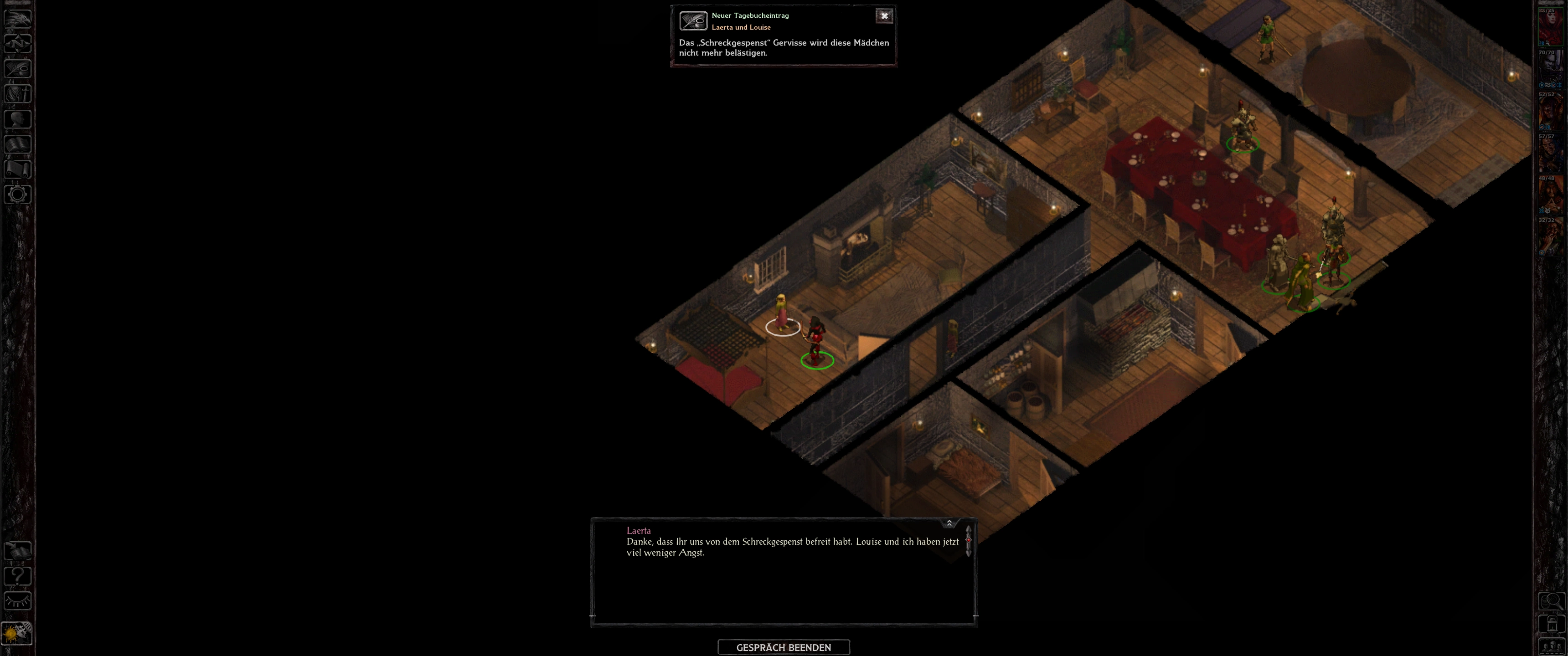Return to game view with the feathered icon
The width and height of the screenshot is (1568, 656).
[18, 18]
